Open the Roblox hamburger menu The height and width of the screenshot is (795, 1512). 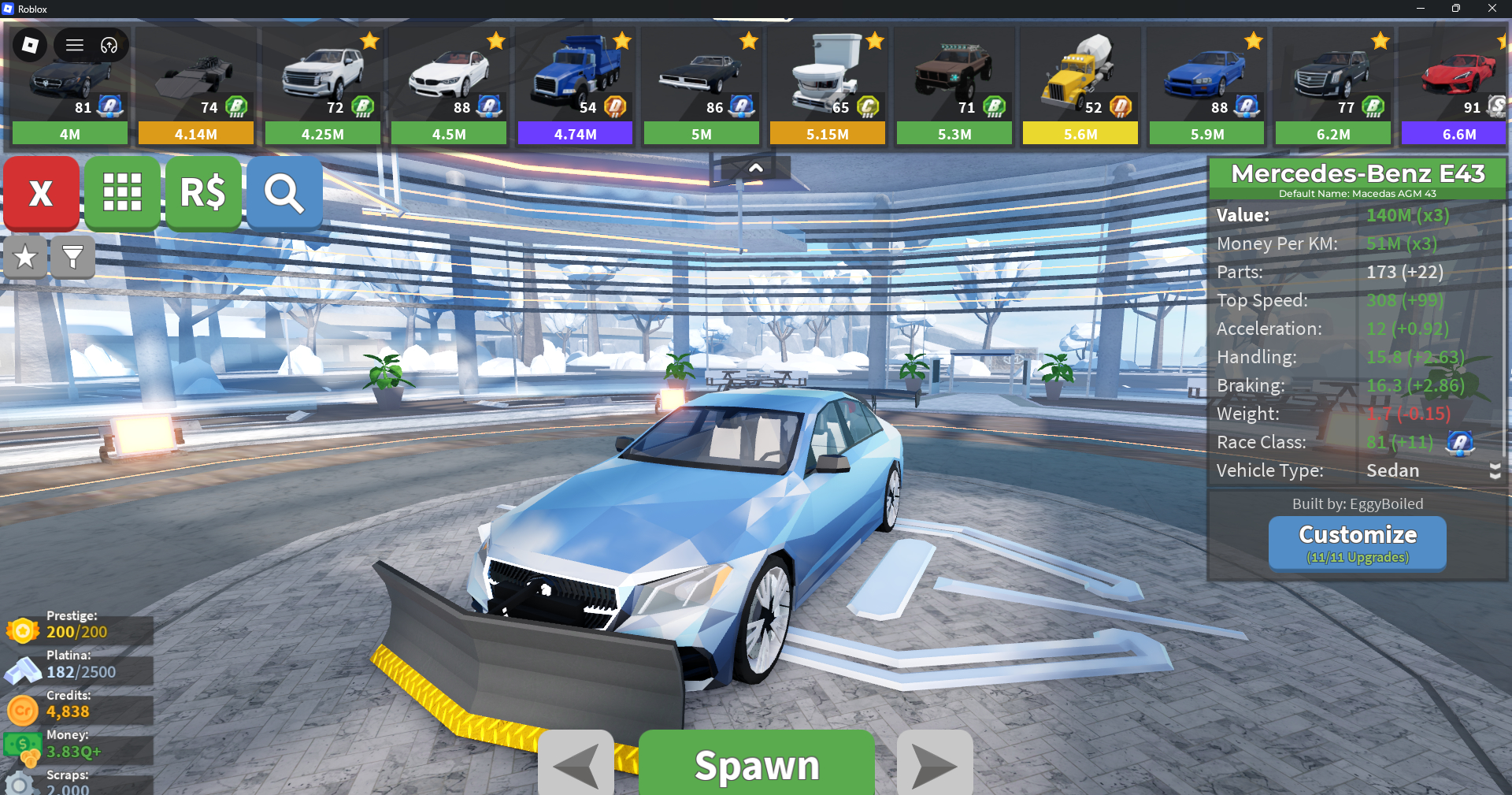75,45
